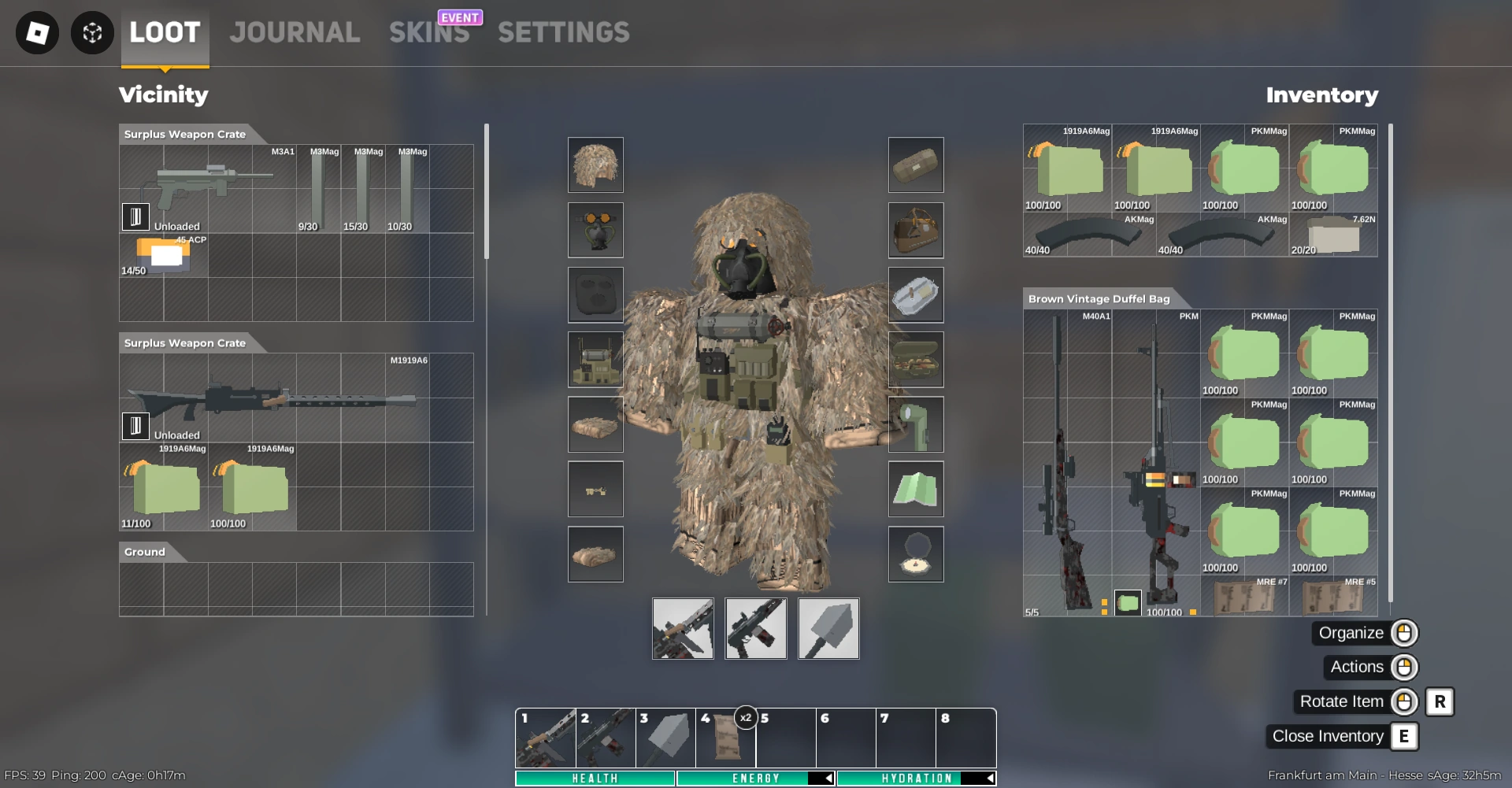Image resolution: width=1512 pixels, height=788 pixels.
Task: Select the ghillie hood headwear slot
Action: tap(596, 165)
